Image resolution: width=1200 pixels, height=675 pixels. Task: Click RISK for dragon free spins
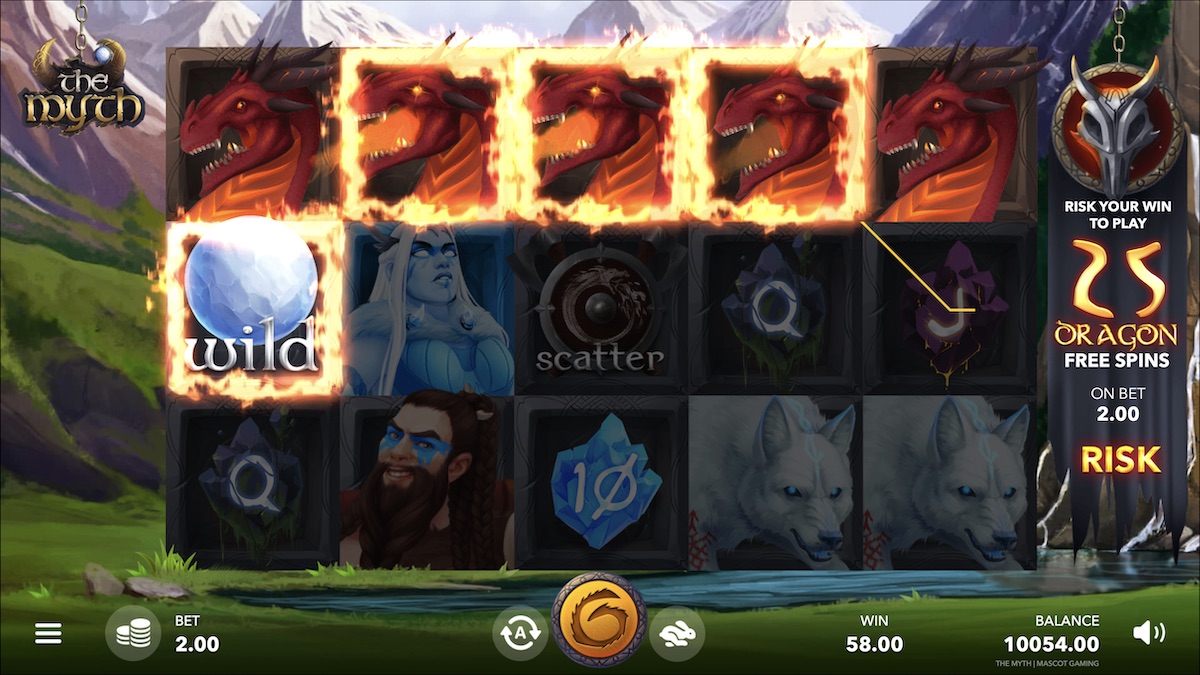coord(1120,460)
